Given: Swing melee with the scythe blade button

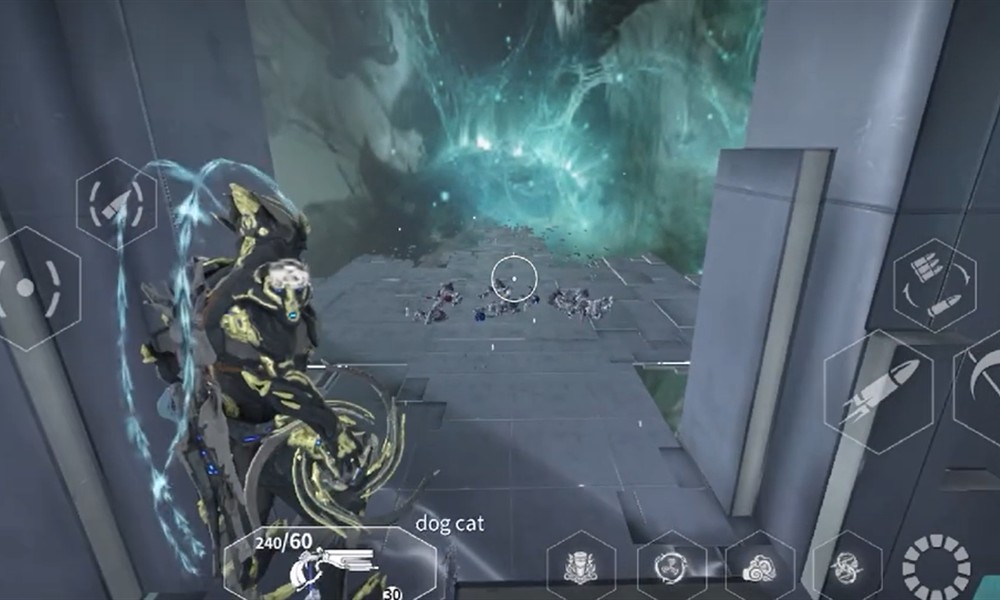Looking at the screenshot, I should pyautogui.click(x=980, y=385).
